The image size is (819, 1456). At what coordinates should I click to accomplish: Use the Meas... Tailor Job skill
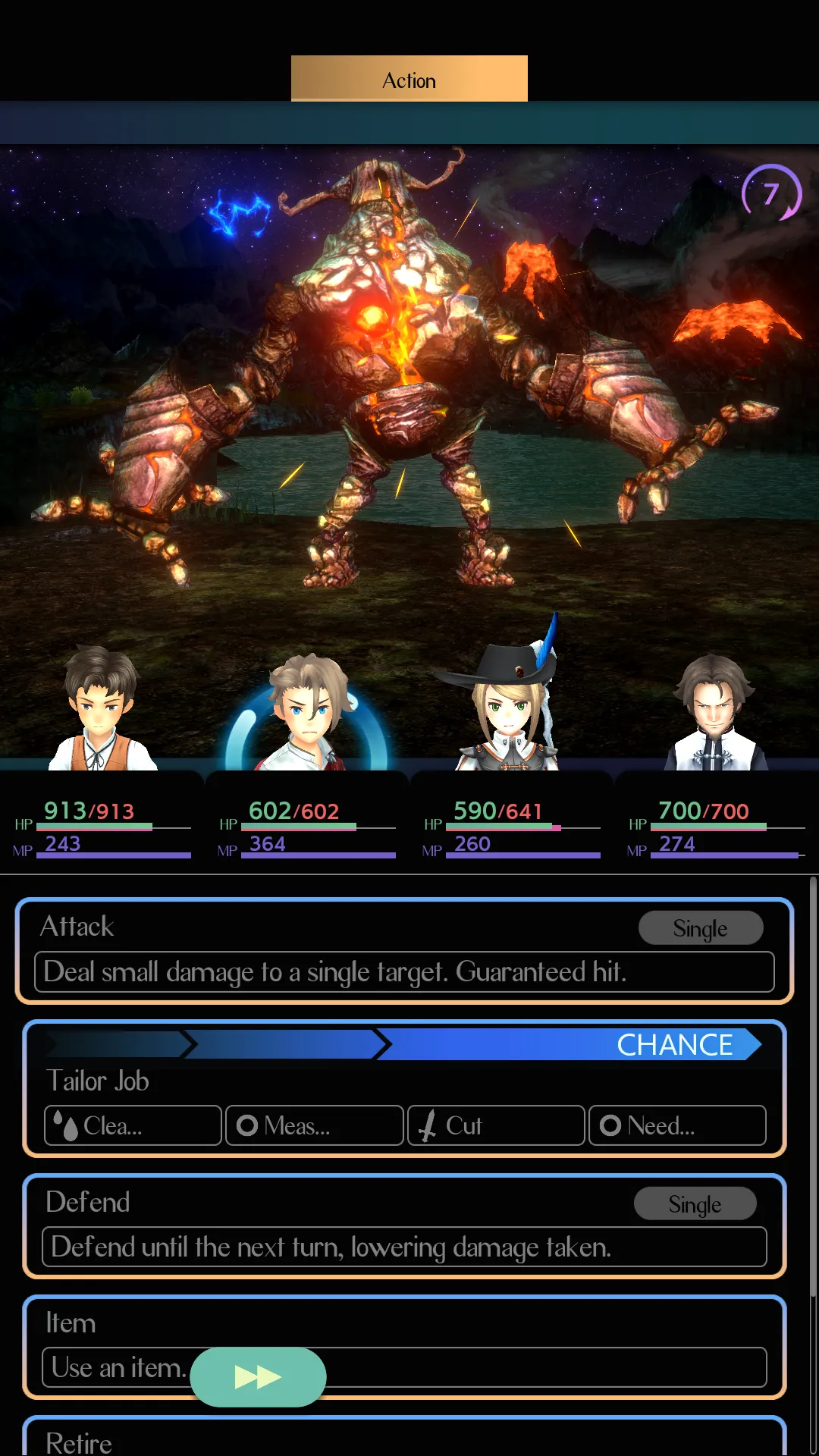(x=315, y=1125)
